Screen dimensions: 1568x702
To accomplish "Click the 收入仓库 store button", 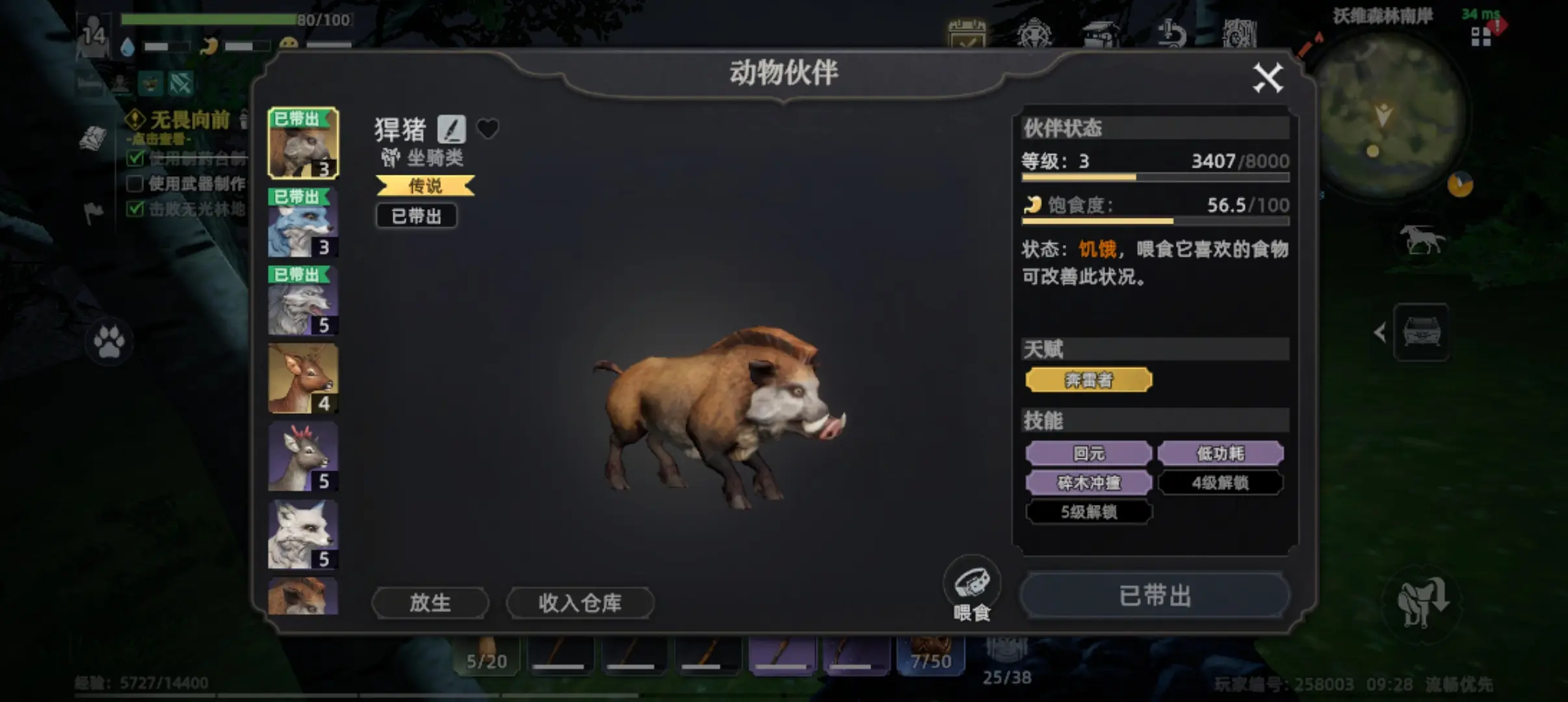I will [579, 602].
